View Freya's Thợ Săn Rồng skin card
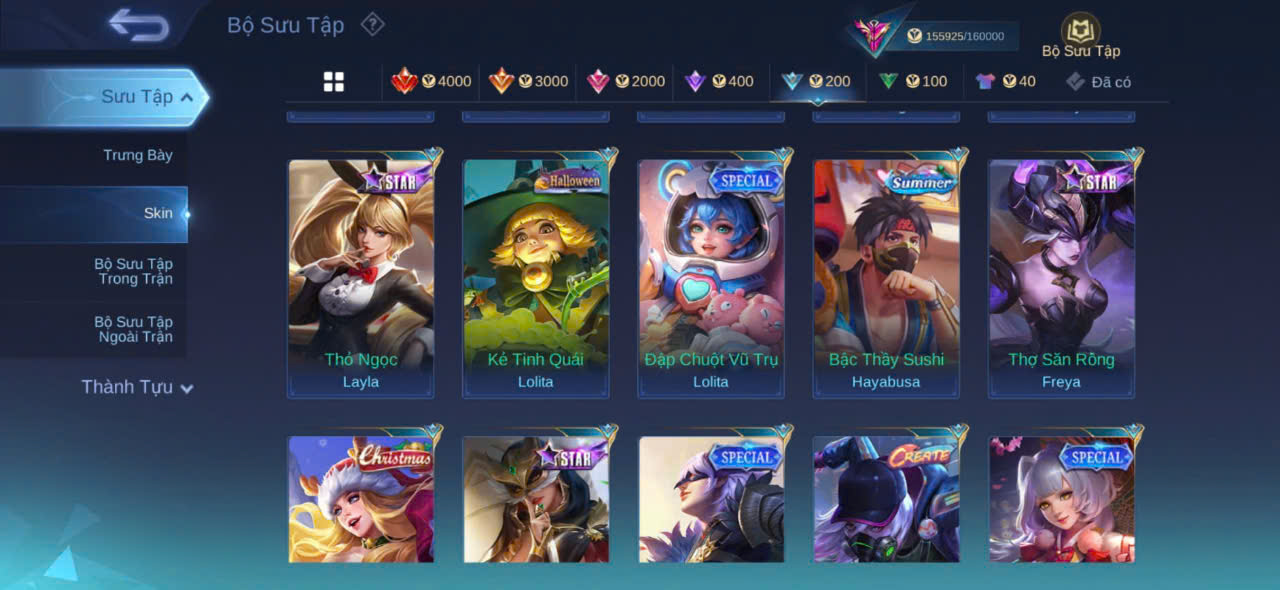Screen dimensions: 1280x590 pos(1061,275)
